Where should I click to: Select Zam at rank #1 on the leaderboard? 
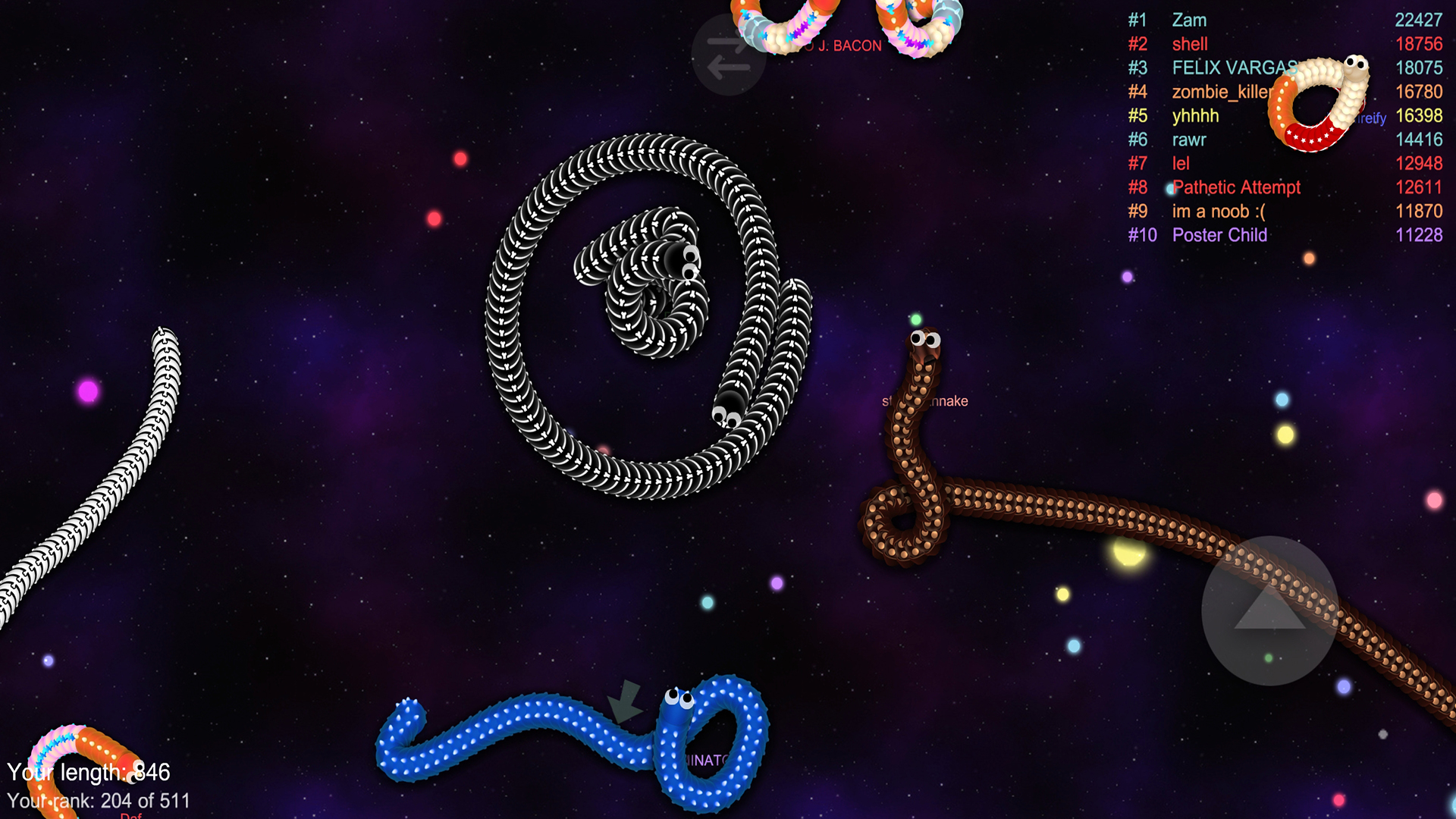click(x=1188, y=20)
